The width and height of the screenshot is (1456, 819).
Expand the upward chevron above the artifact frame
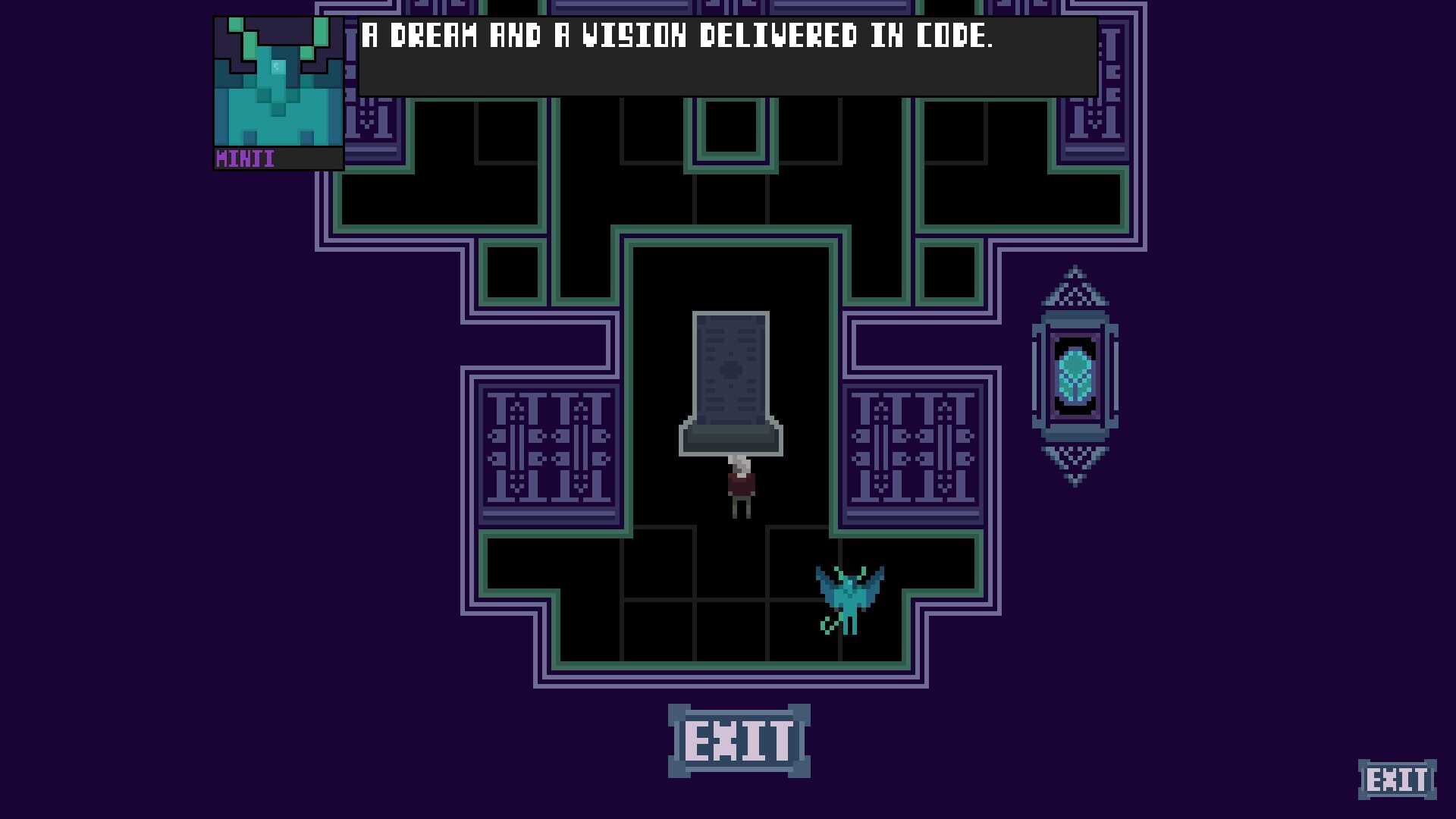(1075, 284)
